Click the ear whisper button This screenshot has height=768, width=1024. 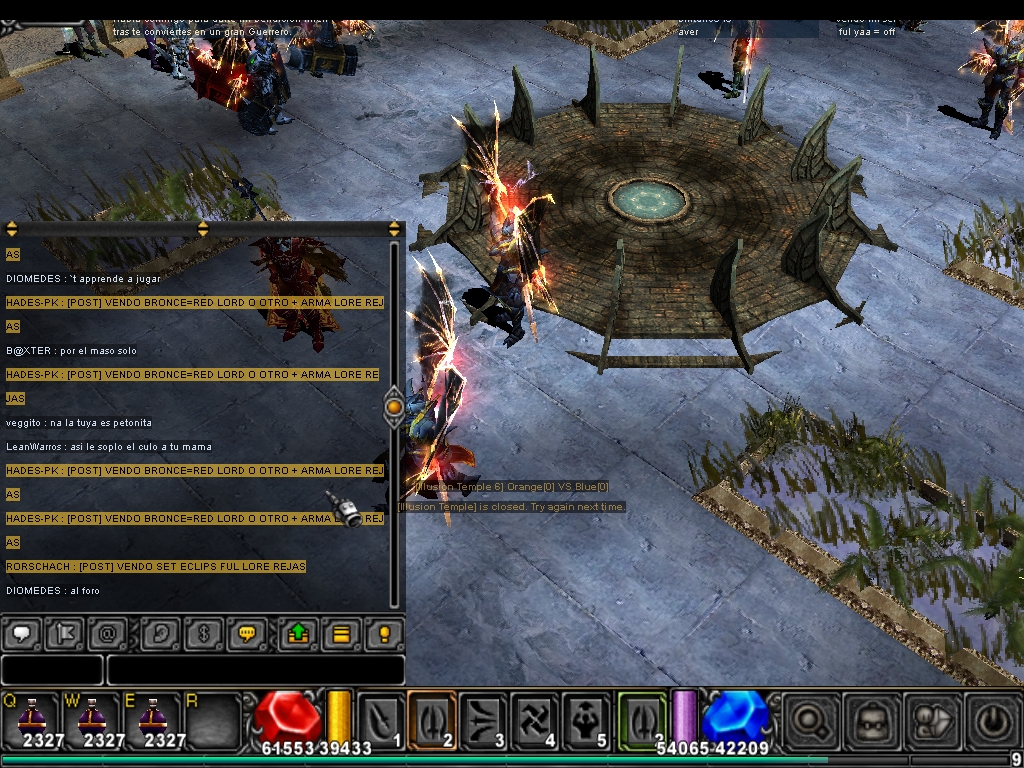[160, 633]
